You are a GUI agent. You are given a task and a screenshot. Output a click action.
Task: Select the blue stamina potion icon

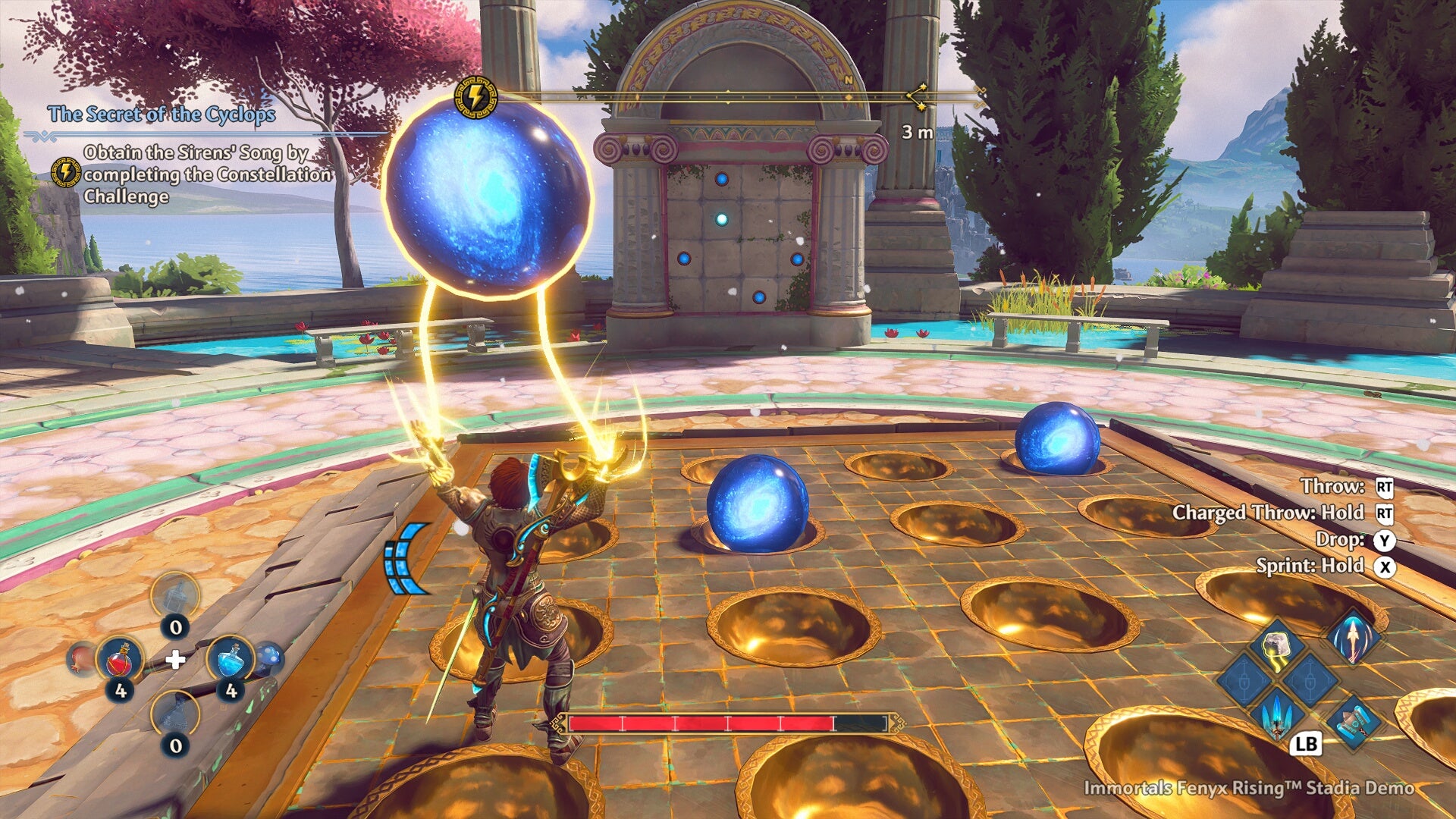[x=232, y=659]
